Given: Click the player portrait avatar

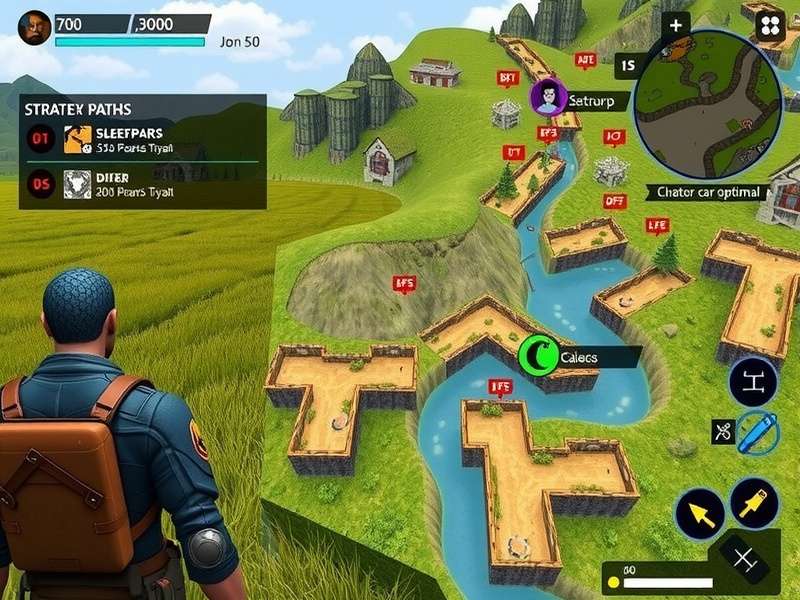Looking at the screenshot, I should tap(35, 27).
